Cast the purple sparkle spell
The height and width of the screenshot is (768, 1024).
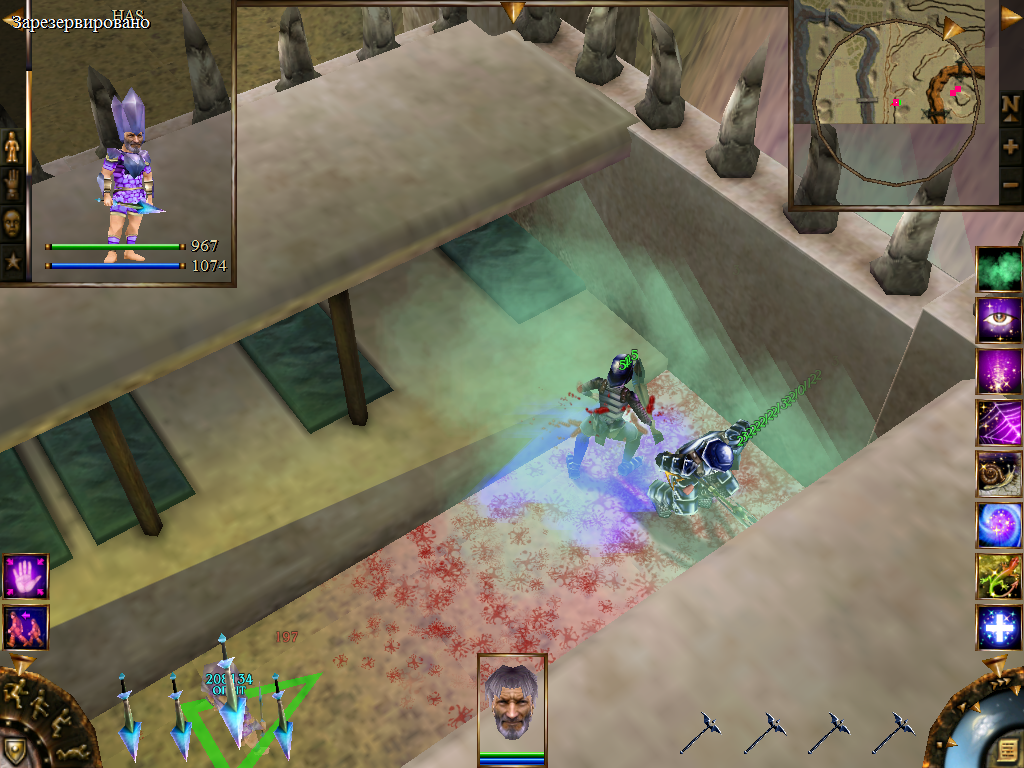(x=998, y=372)
